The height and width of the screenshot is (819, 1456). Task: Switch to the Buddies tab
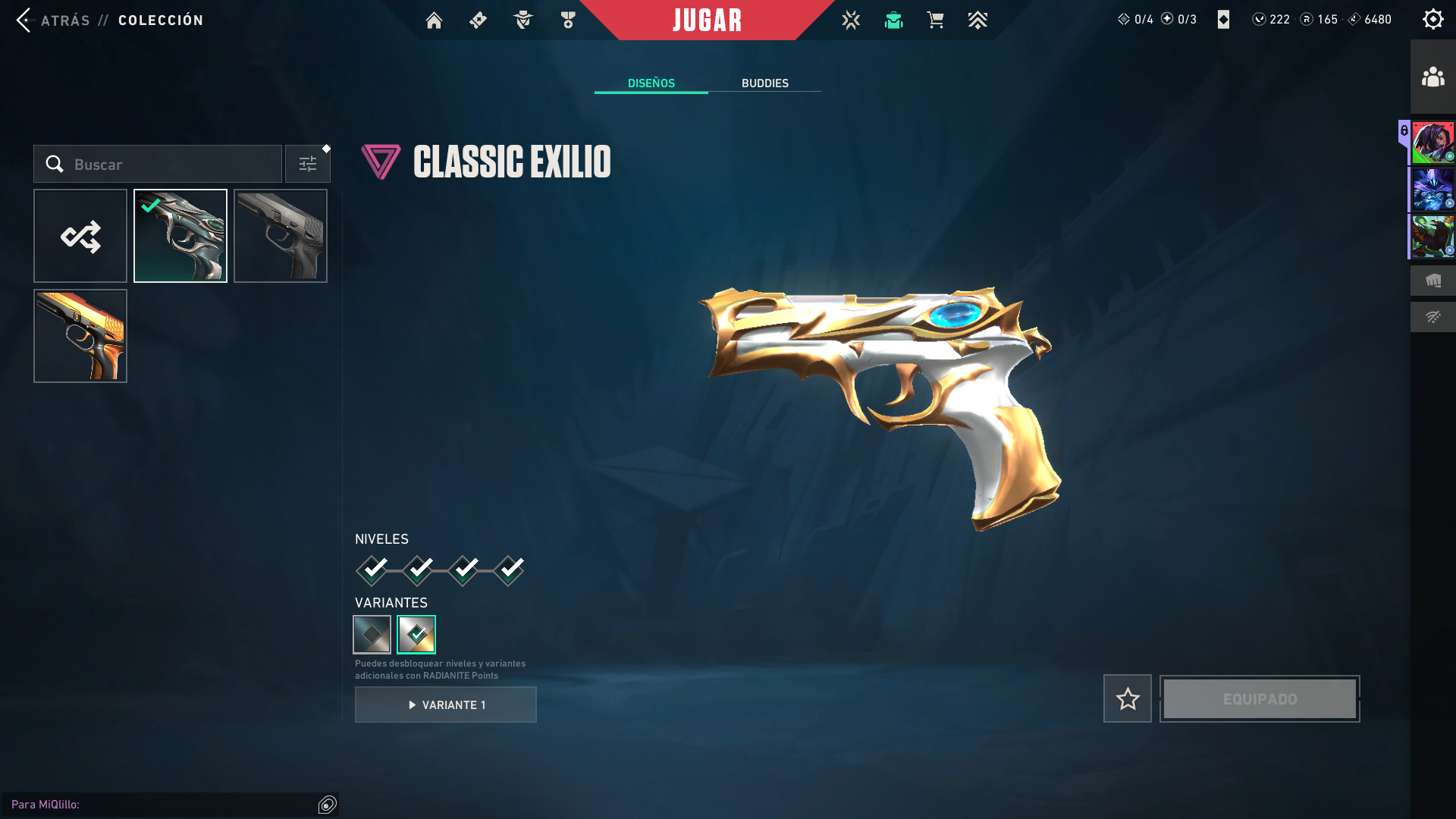[x=765, y=83]
